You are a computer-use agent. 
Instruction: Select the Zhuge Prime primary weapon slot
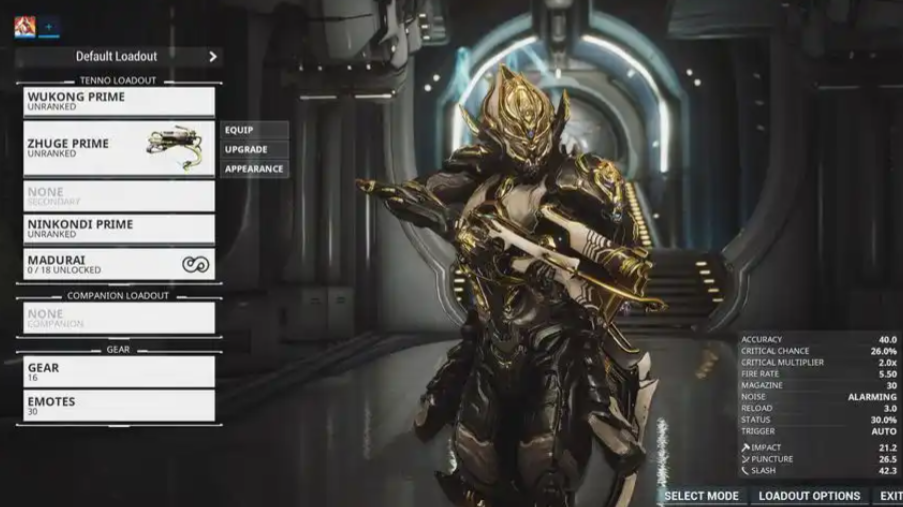click(119, 148)
